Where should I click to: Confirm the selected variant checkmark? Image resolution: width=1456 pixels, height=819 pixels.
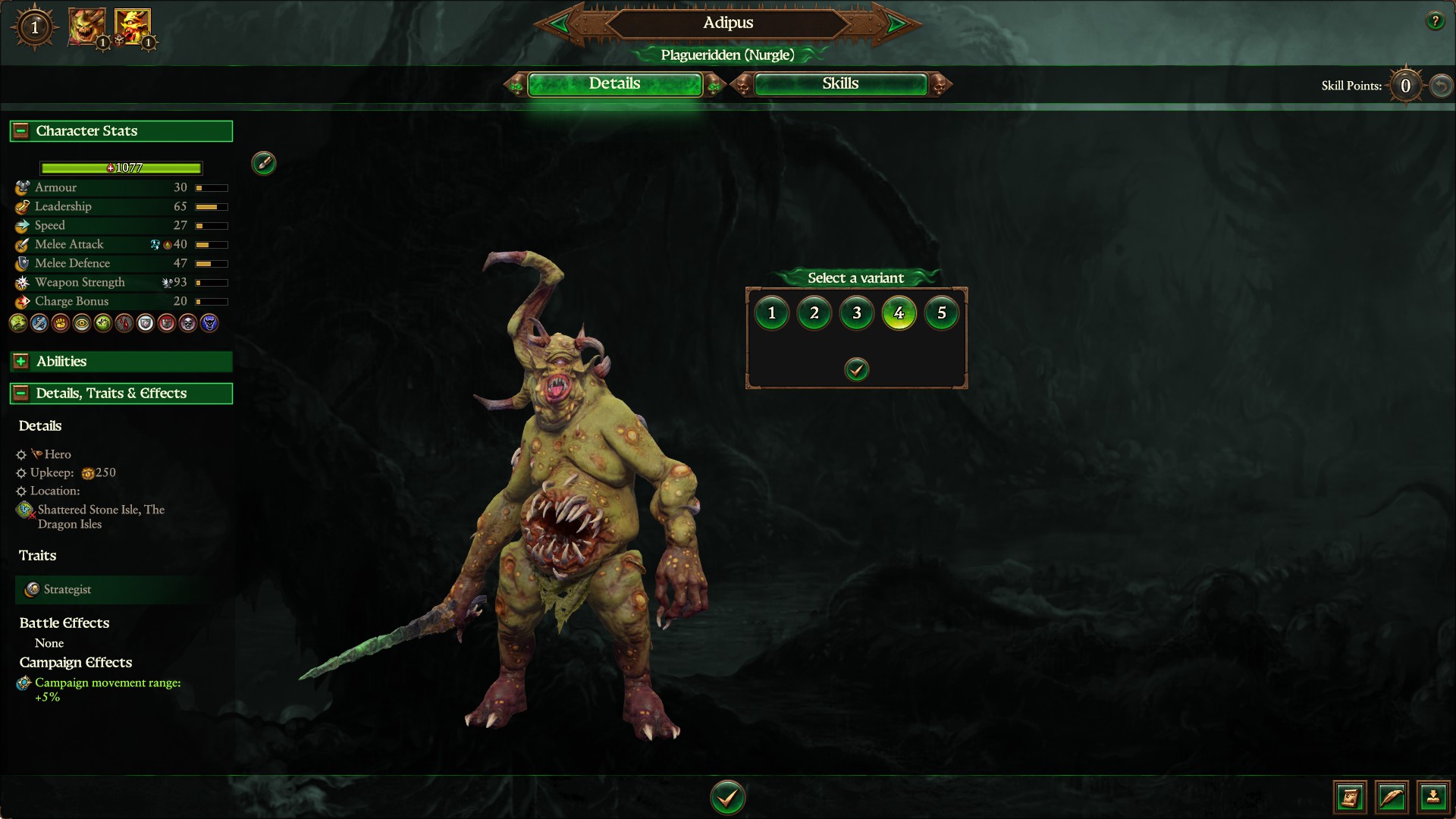[857, 370]
